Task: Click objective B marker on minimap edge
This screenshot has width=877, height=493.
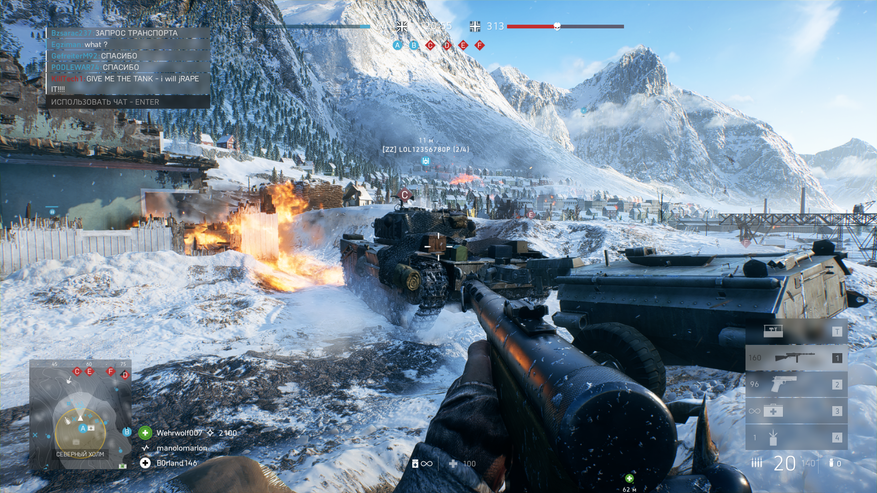Action: (x=126, y=431)
